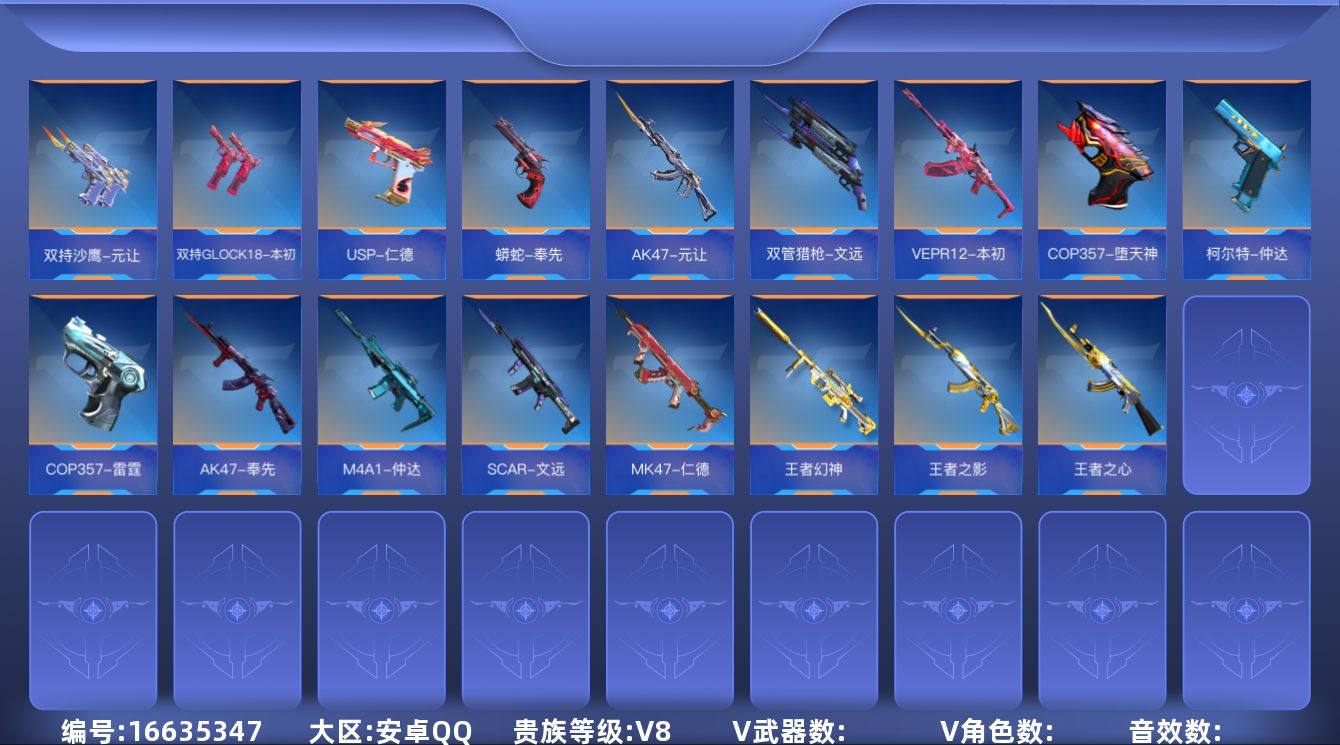Viewport: 1340px width, 745px height.
Task: Click the 王者之影 golden sniper card
Action: [958, 390]
